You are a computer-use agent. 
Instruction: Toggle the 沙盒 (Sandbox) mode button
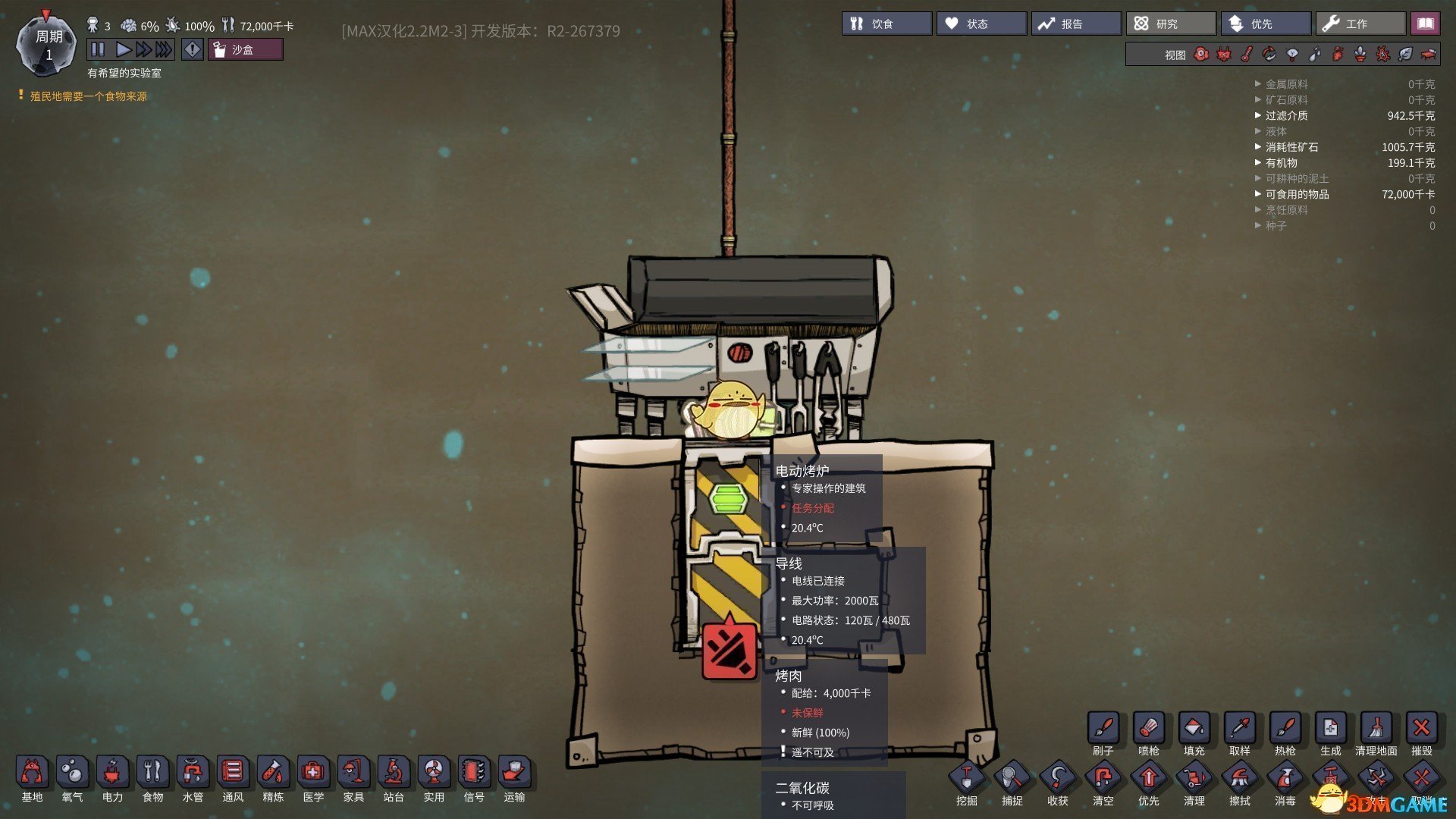pos(245,50)
